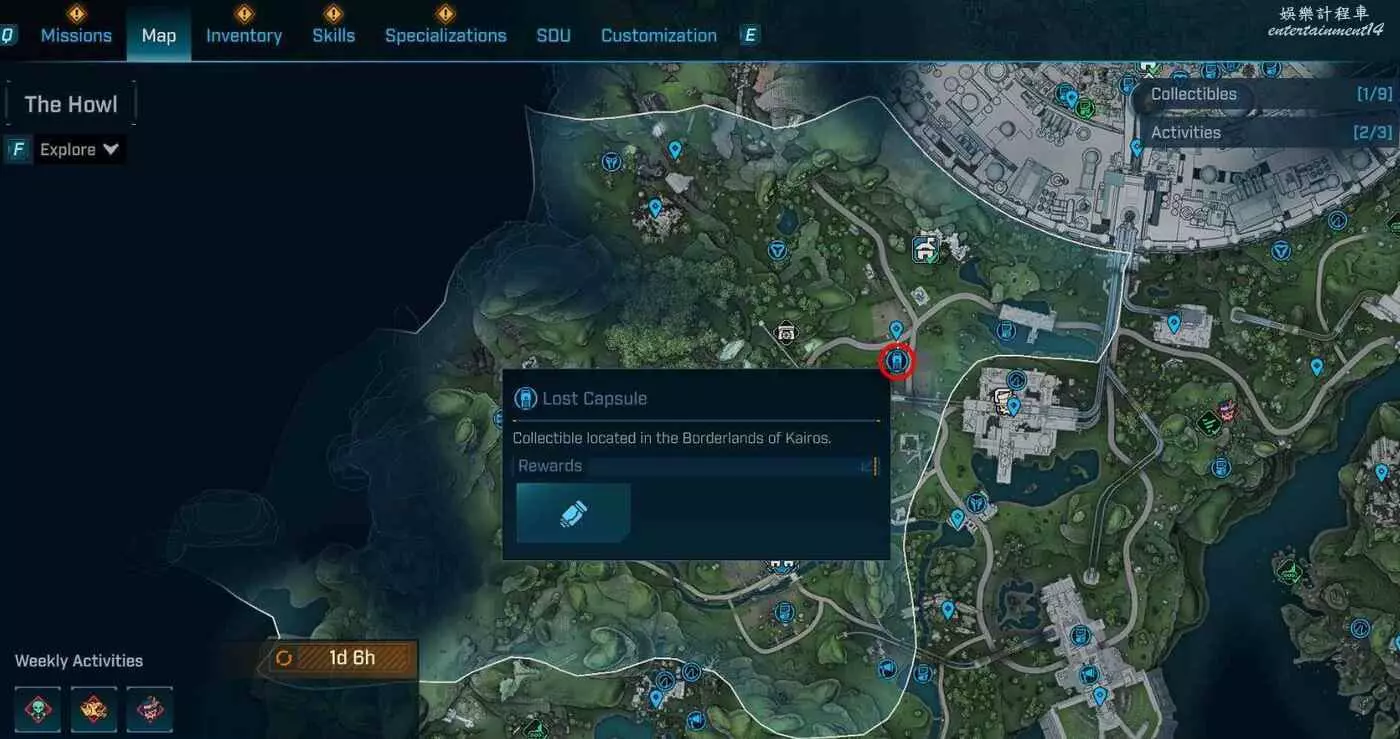Click the red-circled Lost Capsule marker

(897, 360)
